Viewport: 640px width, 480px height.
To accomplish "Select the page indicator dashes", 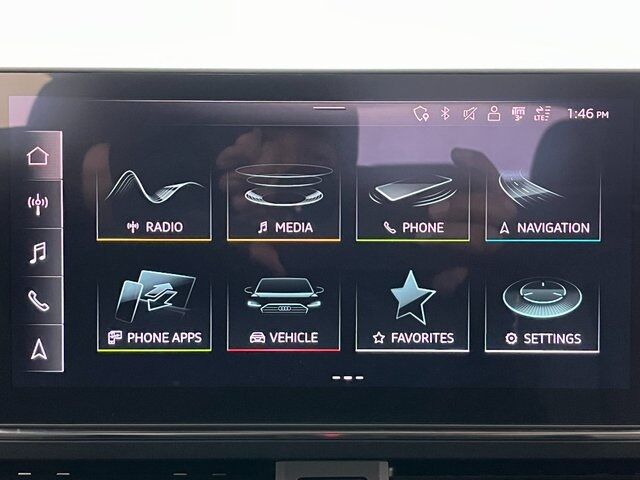I will pyautogui.click(x=347, y=378).
